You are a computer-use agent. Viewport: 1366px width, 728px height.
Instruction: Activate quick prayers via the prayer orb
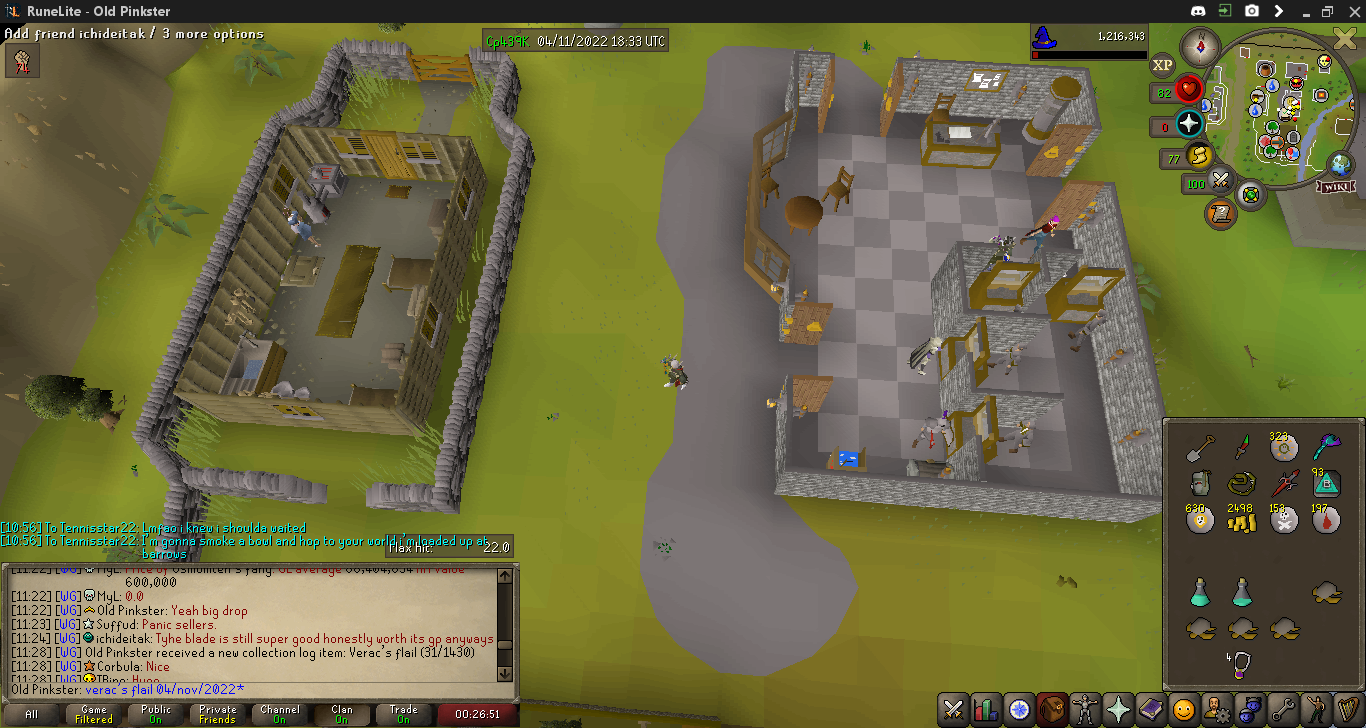[1189, 124]
